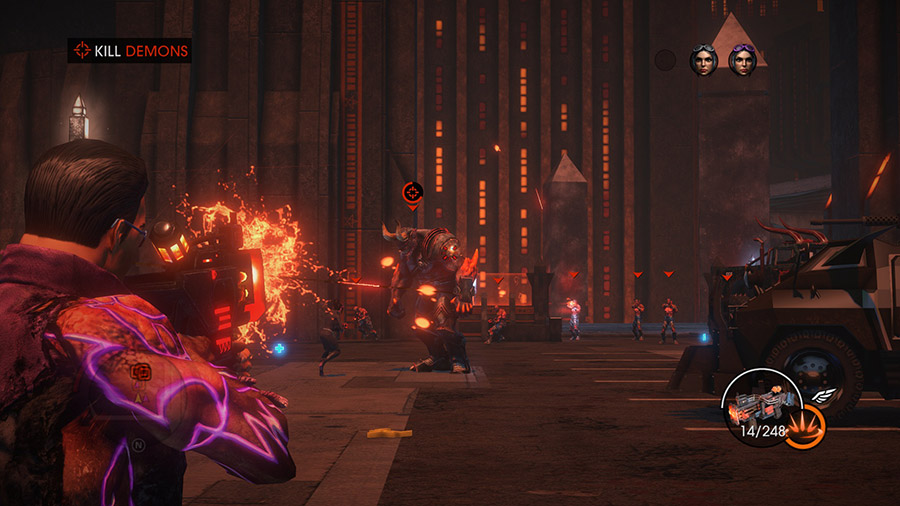The width and height of the screenshot is (900, 506).
Task: Click the purple-goggles homie portrait
Action: coord(742,61)
